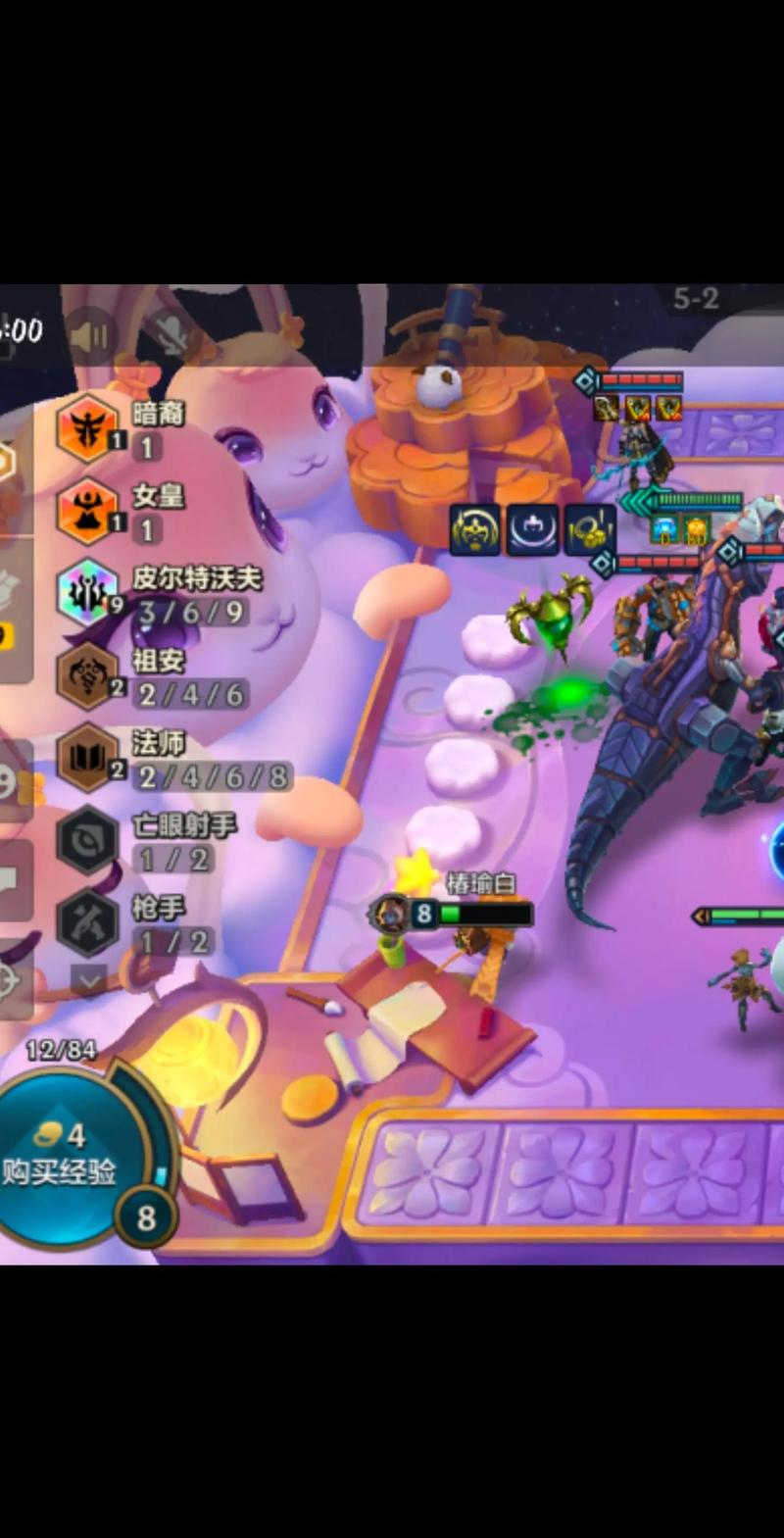The width and height of the screenshot is (784, 1538).
Task: View the 祖安 trait details
Action: tap(88, 675)
